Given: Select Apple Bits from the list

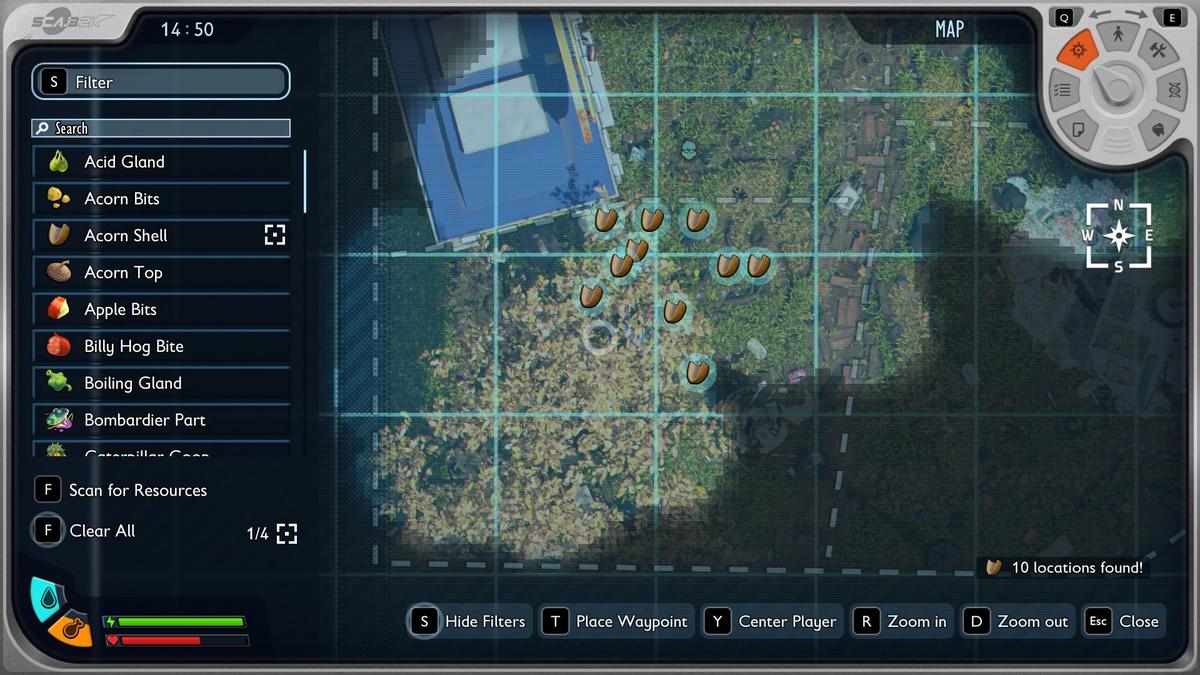Looking at the screenshot, I should coord(161,310).
